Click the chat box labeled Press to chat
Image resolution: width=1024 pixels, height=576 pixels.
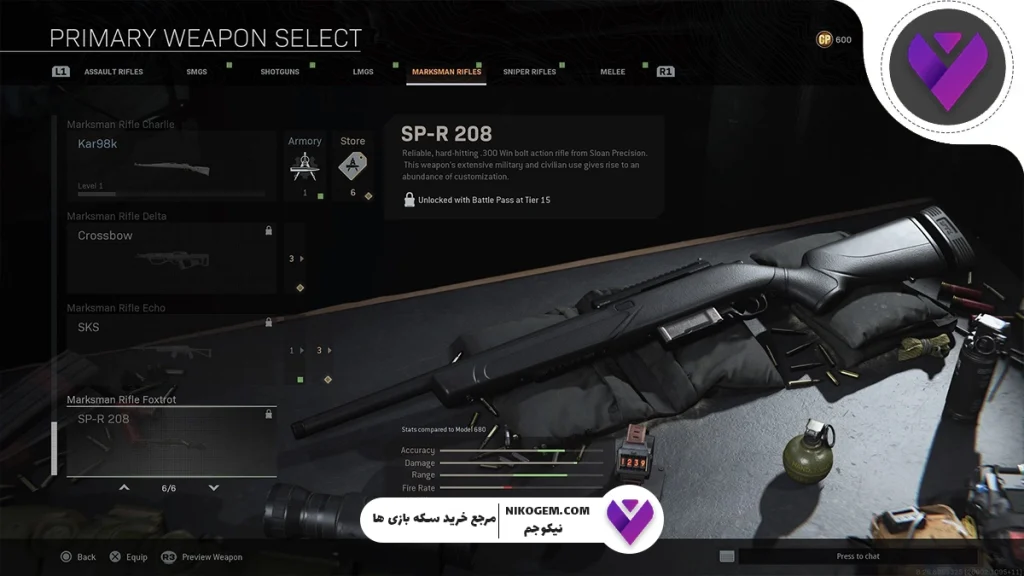pyautogui.click(x=857, y=556)
